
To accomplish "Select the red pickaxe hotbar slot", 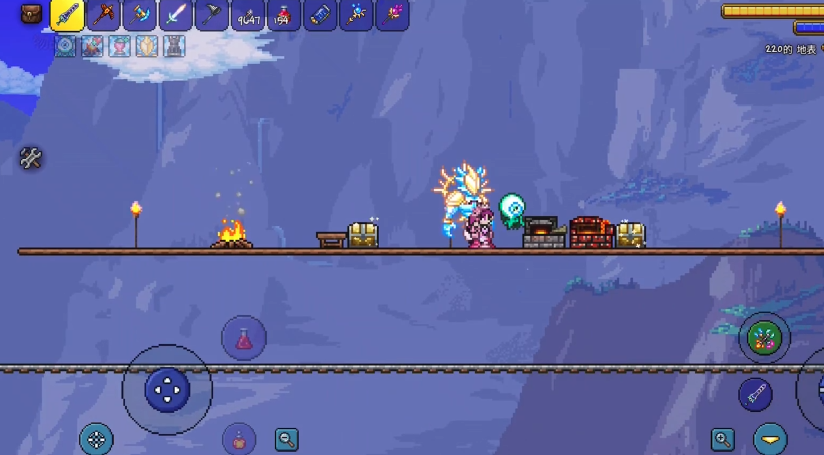I will point(103,15).
